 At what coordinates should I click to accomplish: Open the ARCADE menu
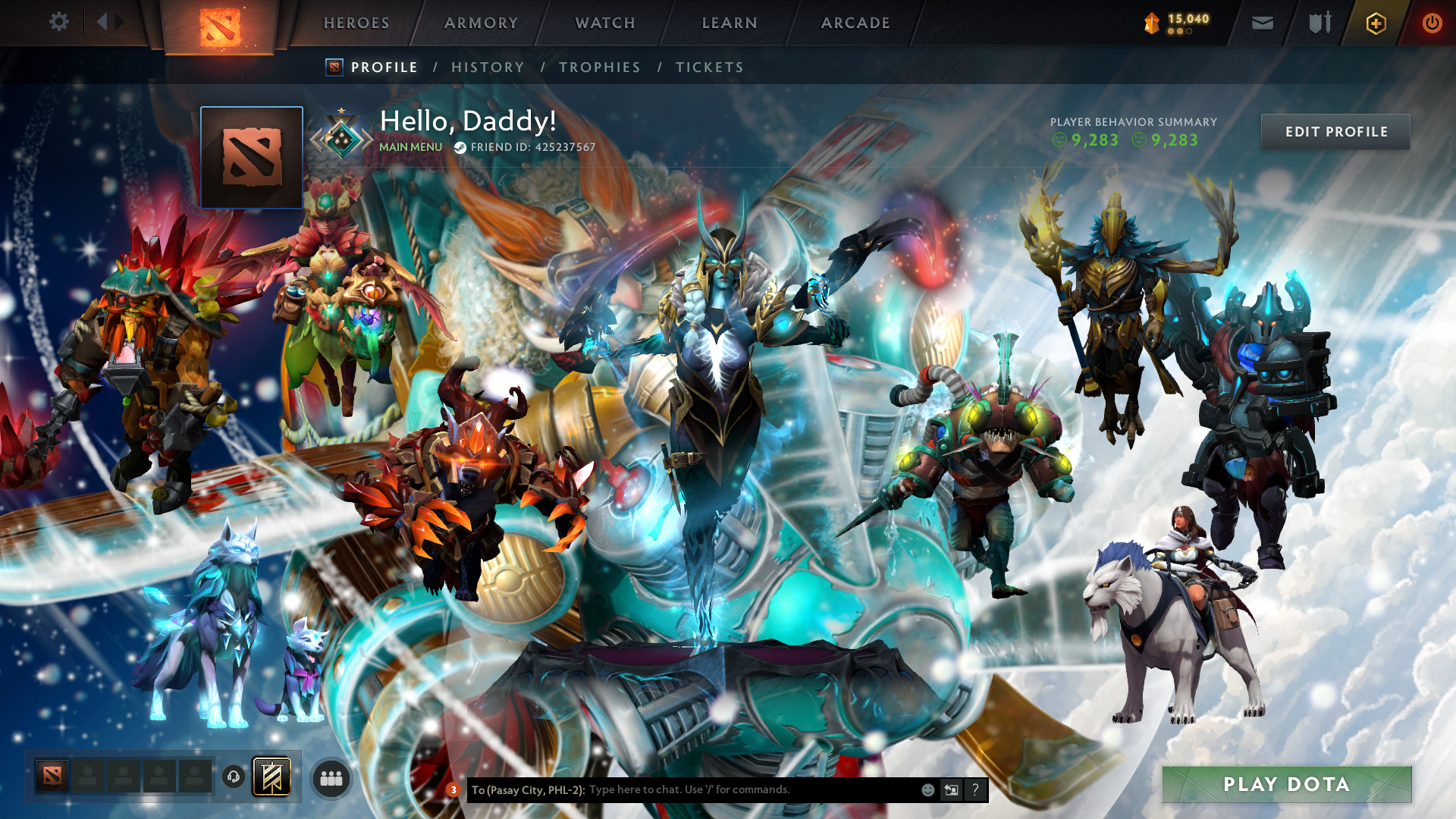(855, 23)
